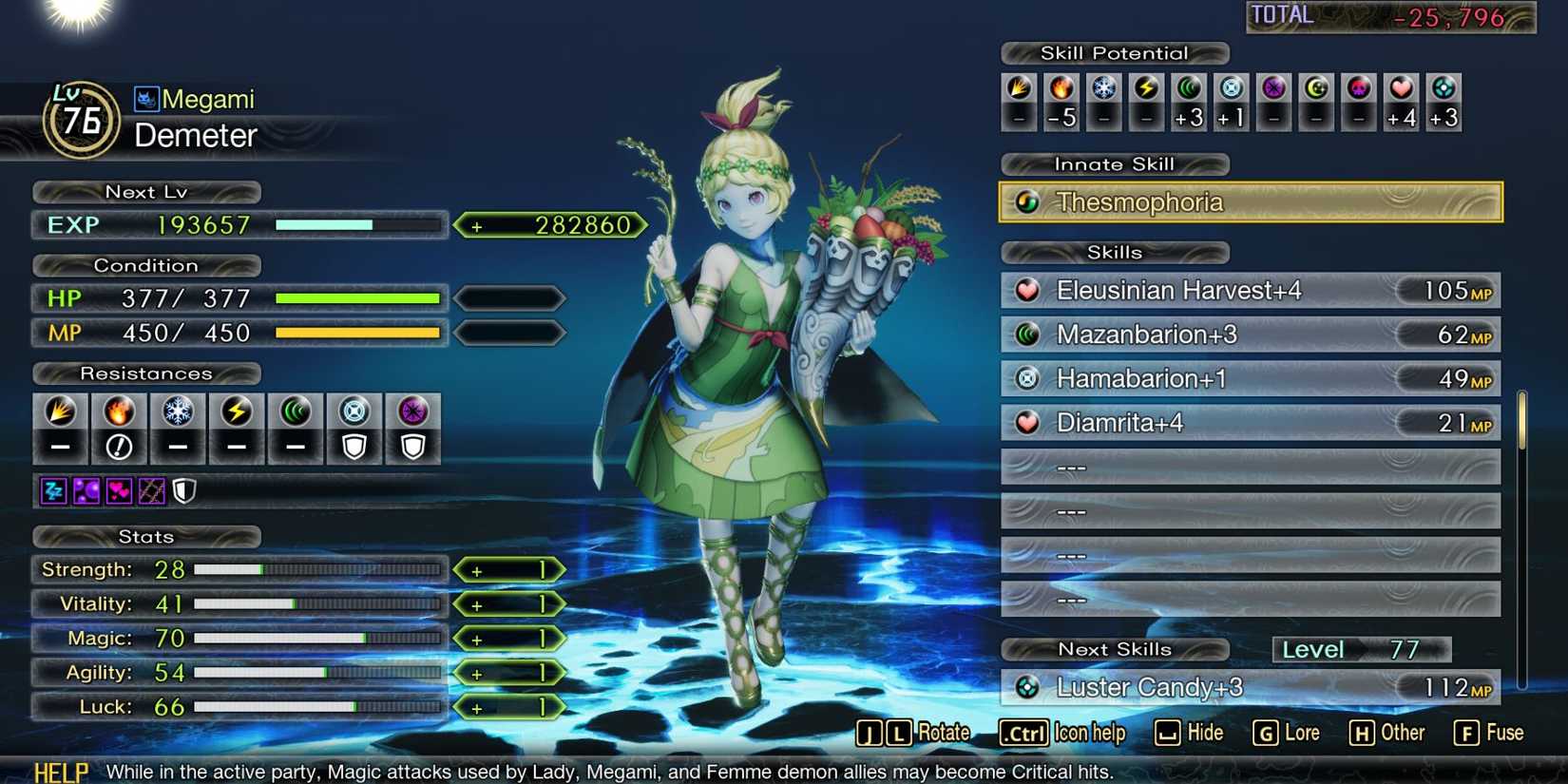Increase Luck with its plus button
Screen dimensions: 1568x784
509,707
